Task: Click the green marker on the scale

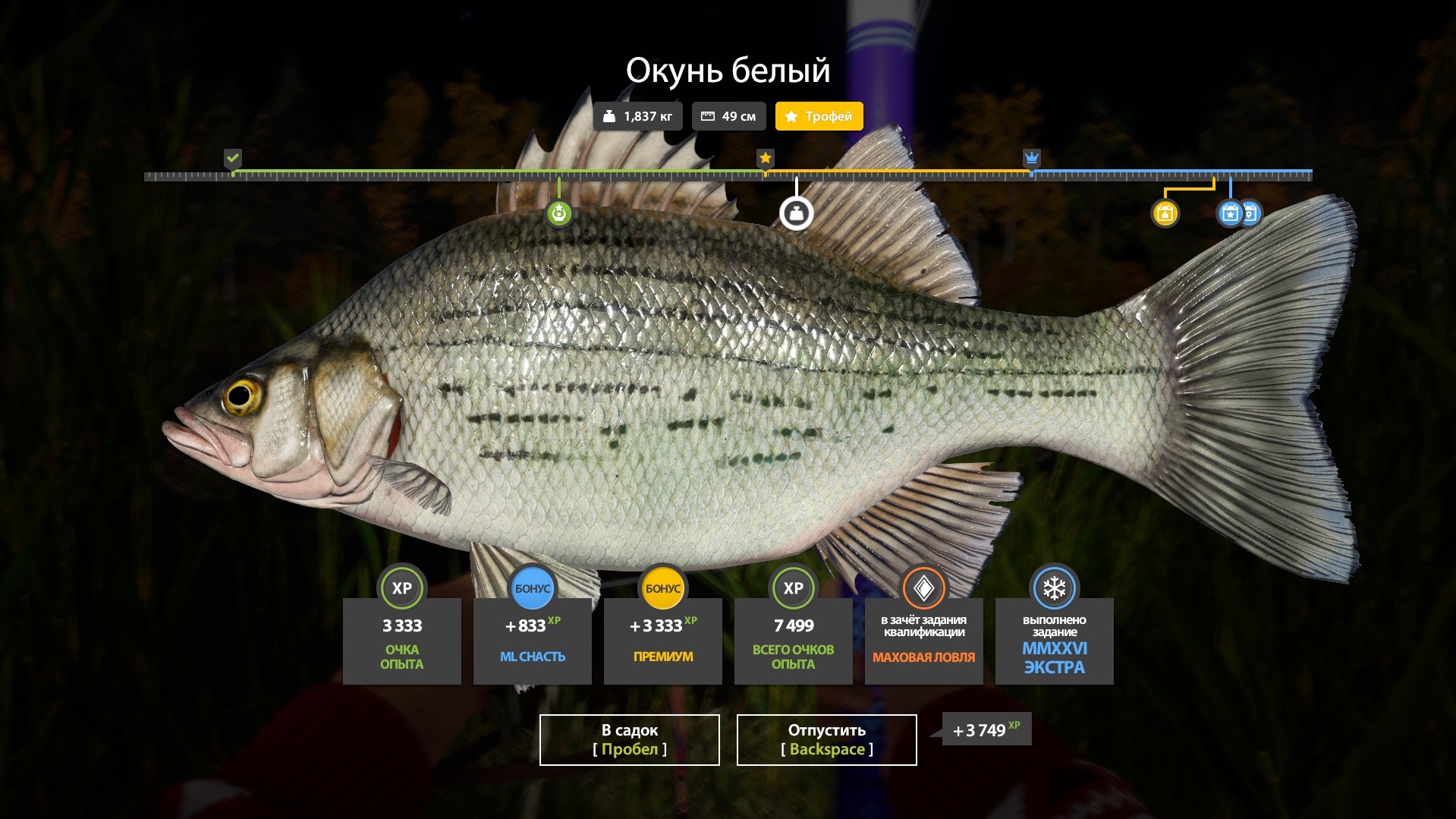Action: coord(559,213)
